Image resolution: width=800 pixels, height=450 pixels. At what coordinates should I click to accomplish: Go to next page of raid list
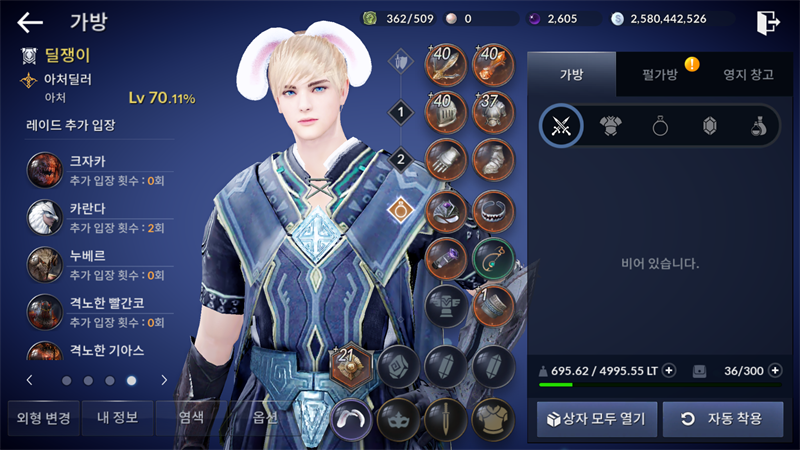(x=164, y=380)
